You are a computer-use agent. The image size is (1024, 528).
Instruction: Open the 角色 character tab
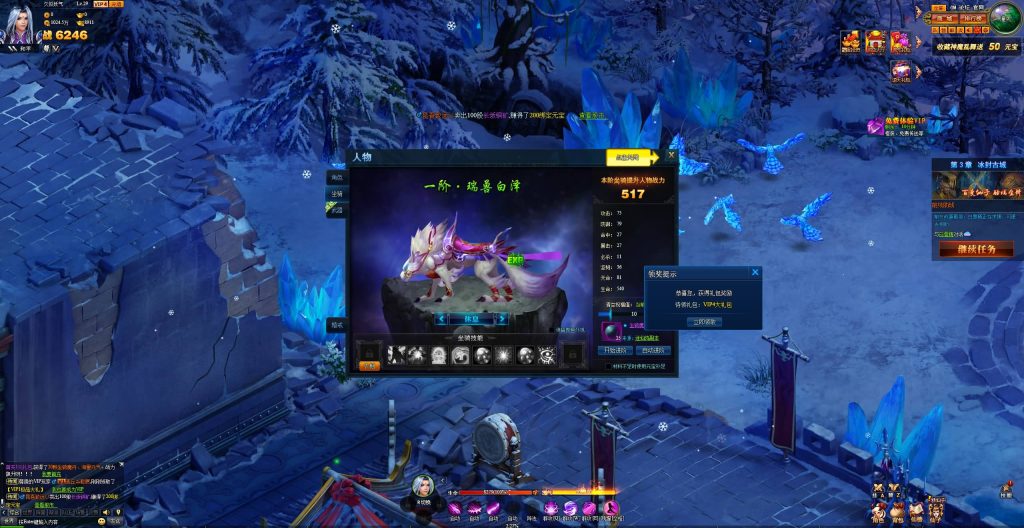[336, 177]
